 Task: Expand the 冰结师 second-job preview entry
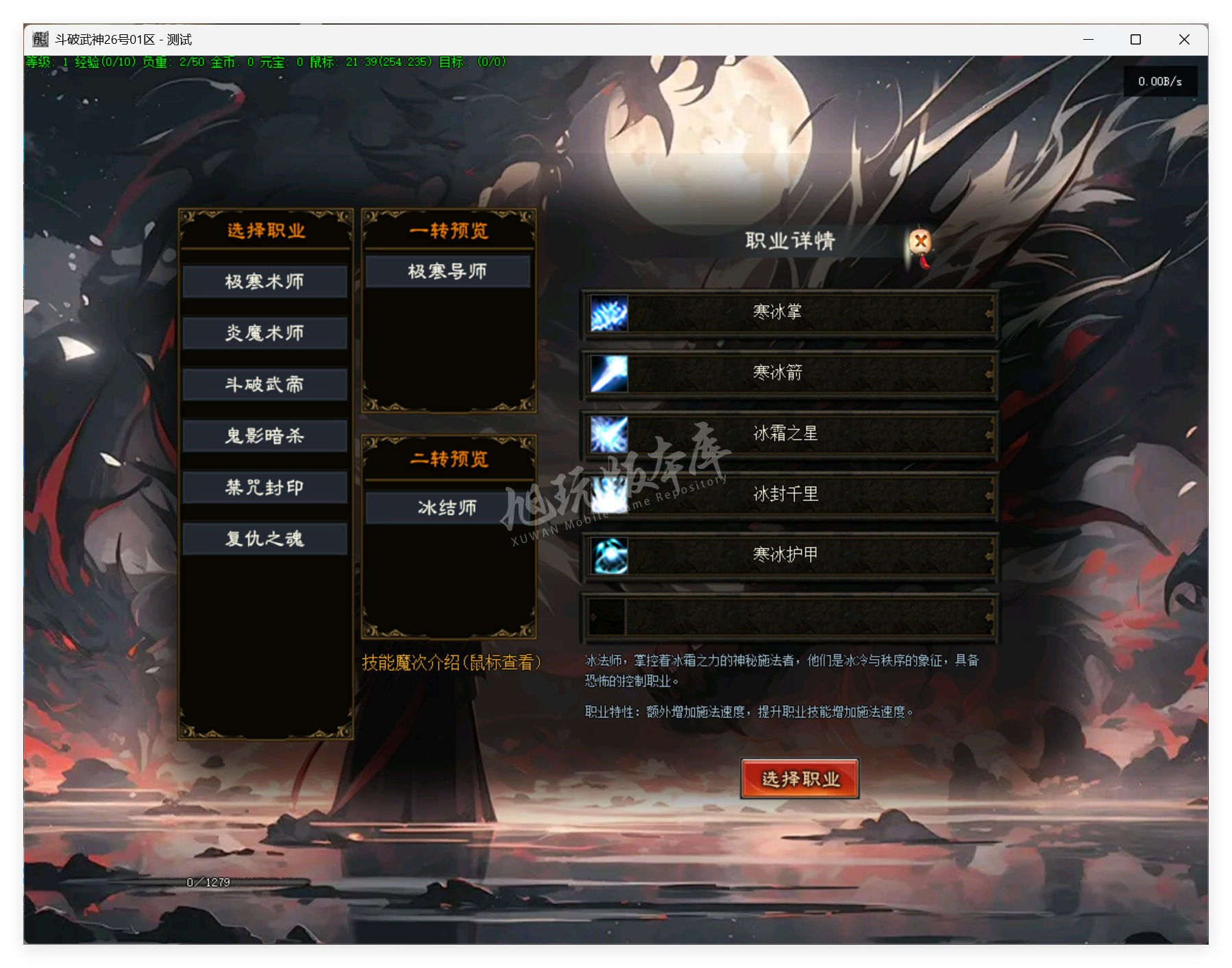448,507
